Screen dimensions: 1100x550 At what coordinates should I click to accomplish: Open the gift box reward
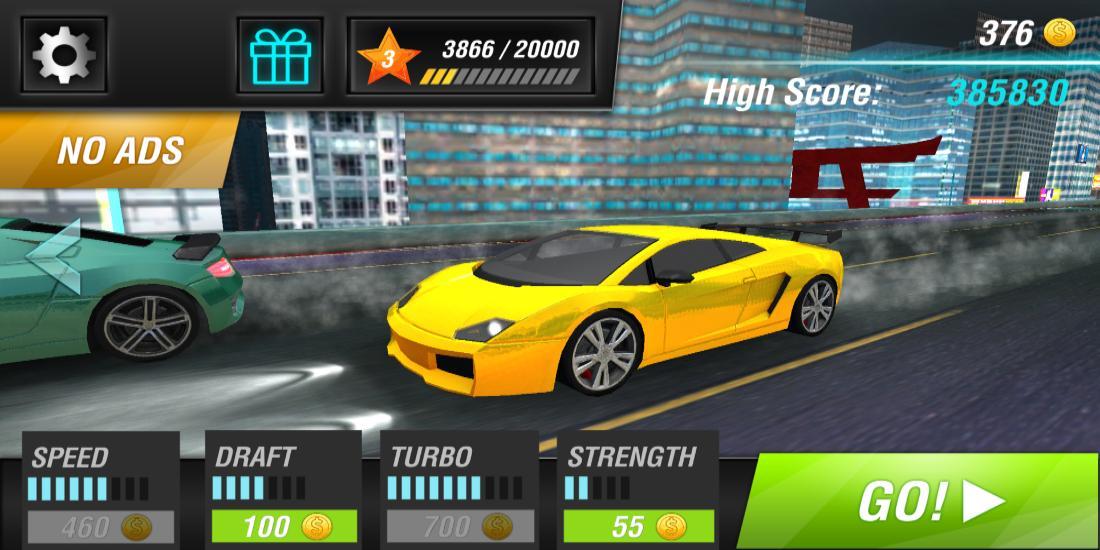click(281, 55)
